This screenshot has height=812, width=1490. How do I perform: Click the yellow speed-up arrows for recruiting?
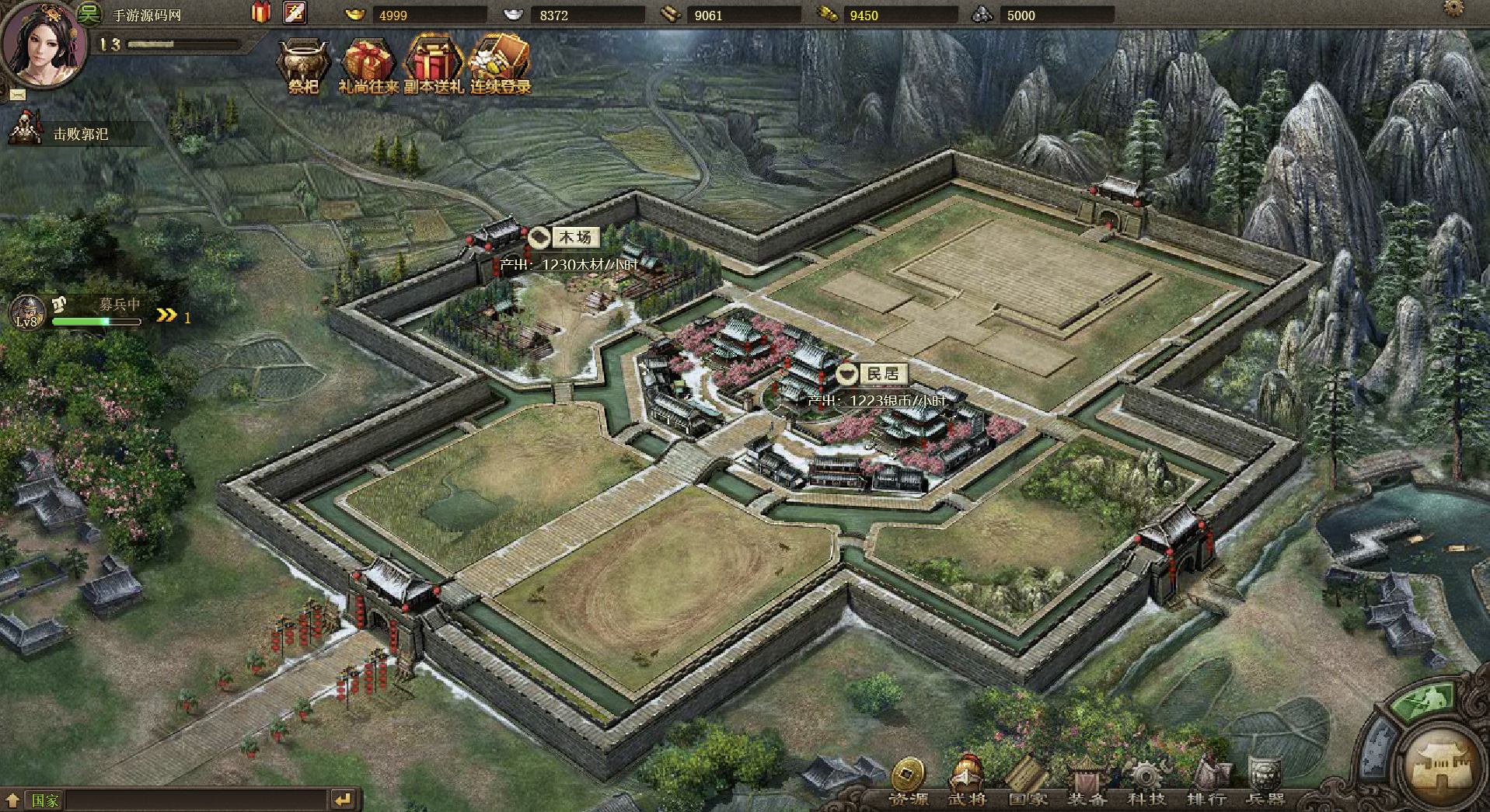166,315
